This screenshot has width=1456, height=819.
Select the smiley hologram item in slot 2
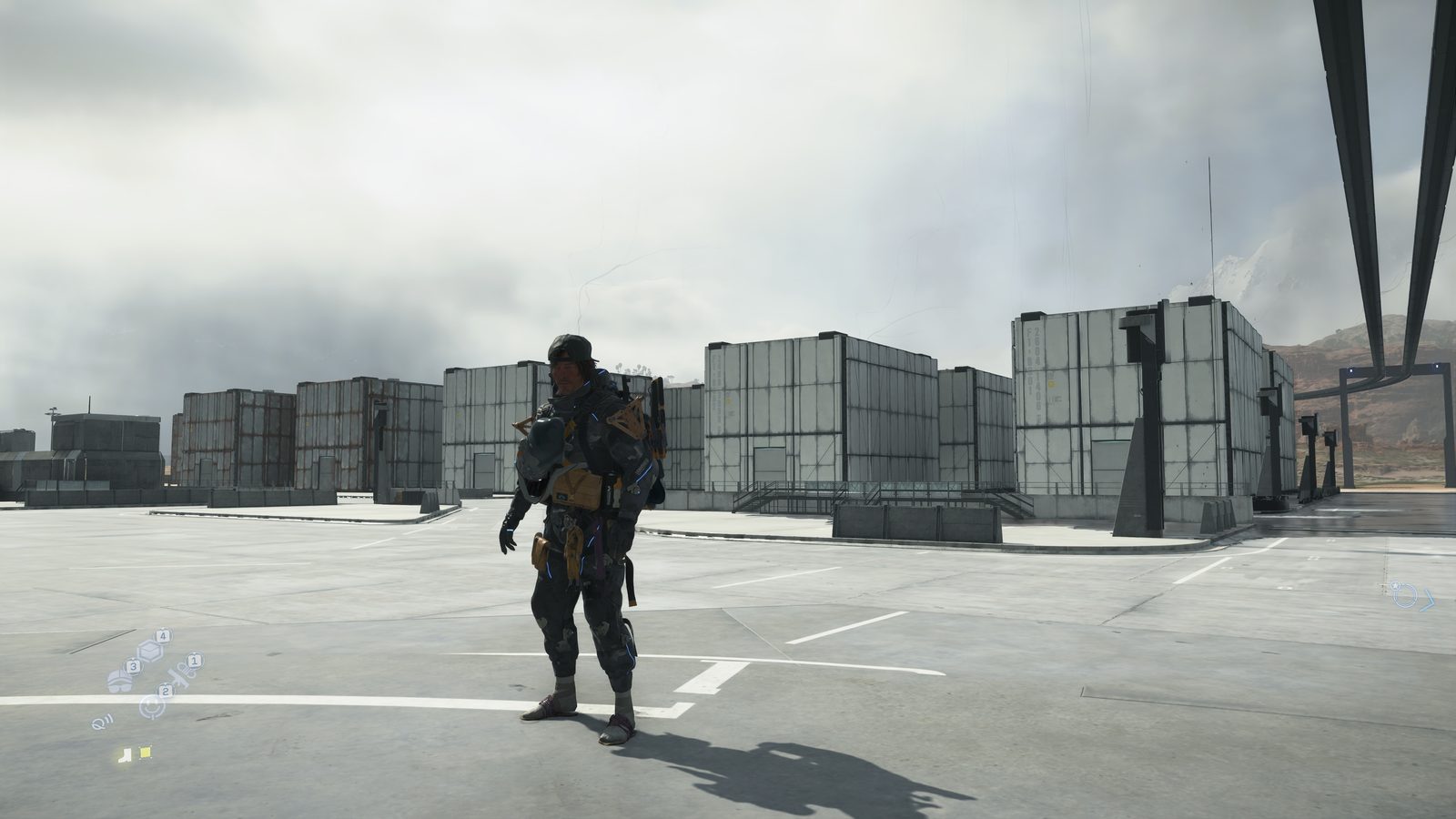151,707
